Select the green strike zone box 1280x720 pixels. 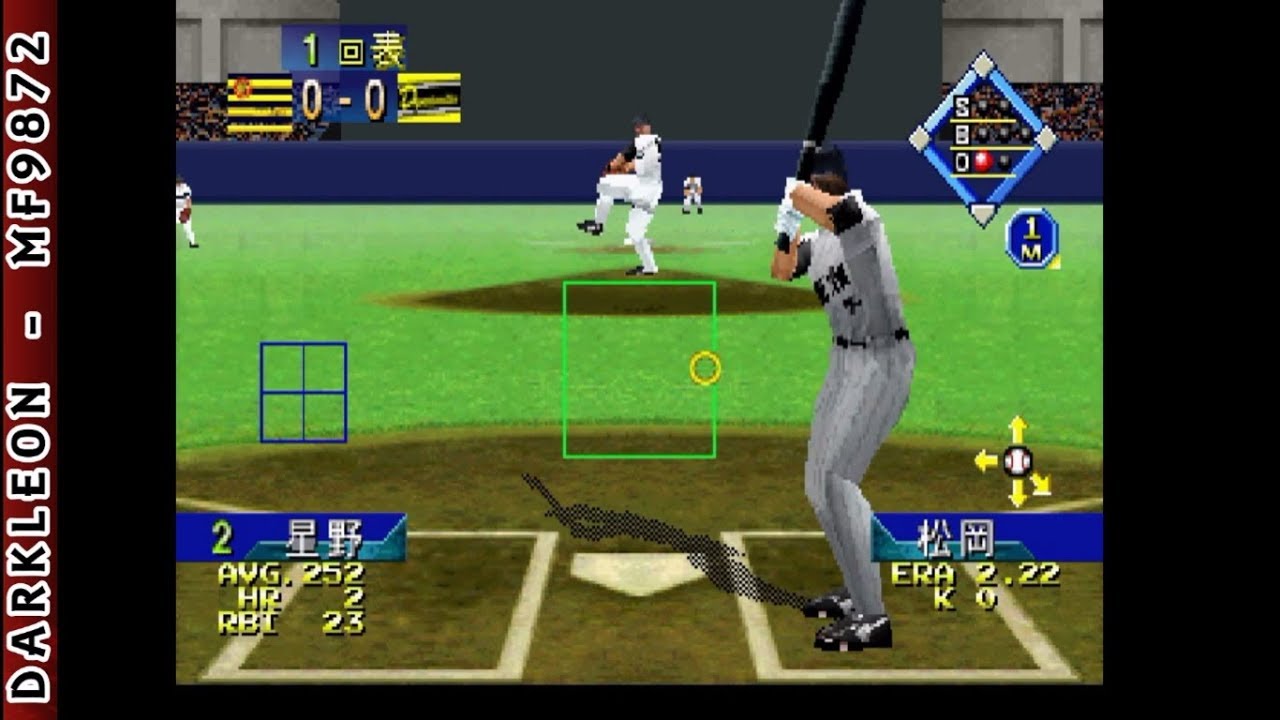click(639, 370)
